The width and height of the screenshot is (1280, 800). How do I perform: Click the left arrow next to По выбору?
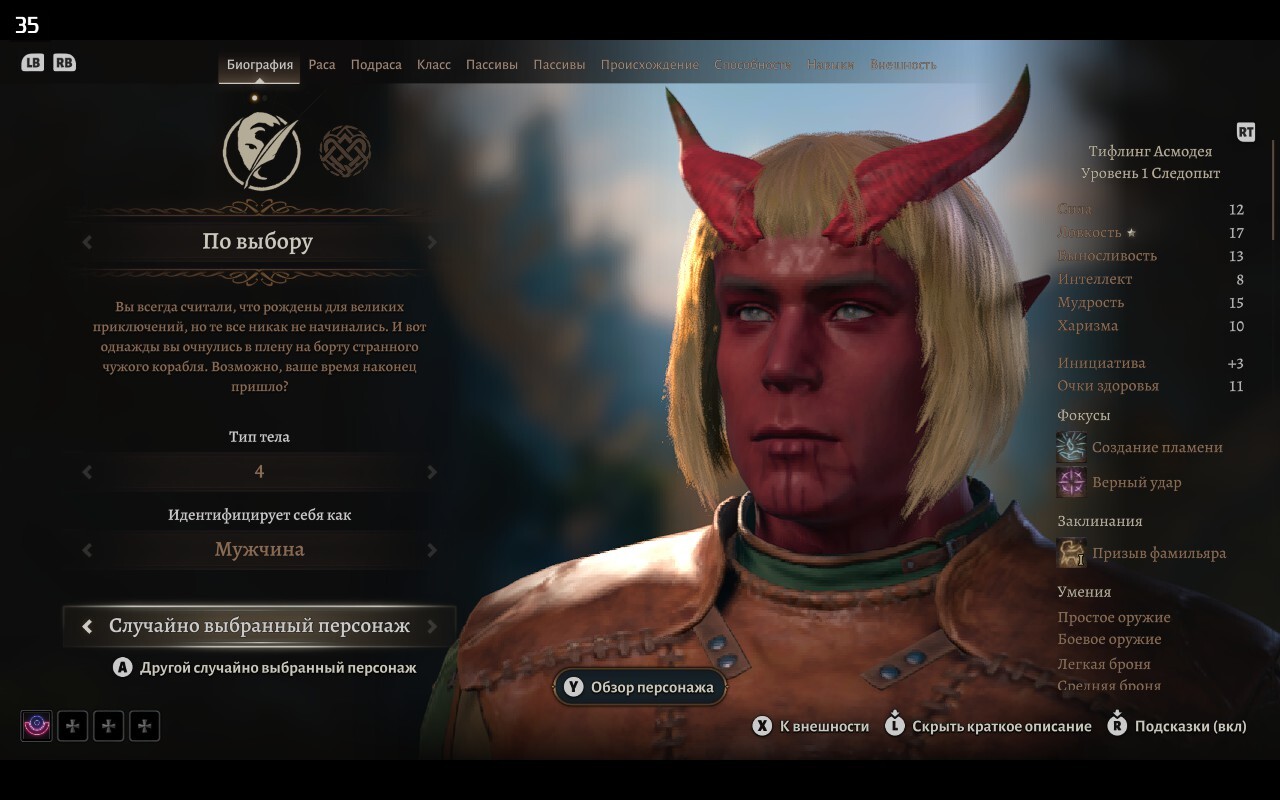click(x=87, y=242)
